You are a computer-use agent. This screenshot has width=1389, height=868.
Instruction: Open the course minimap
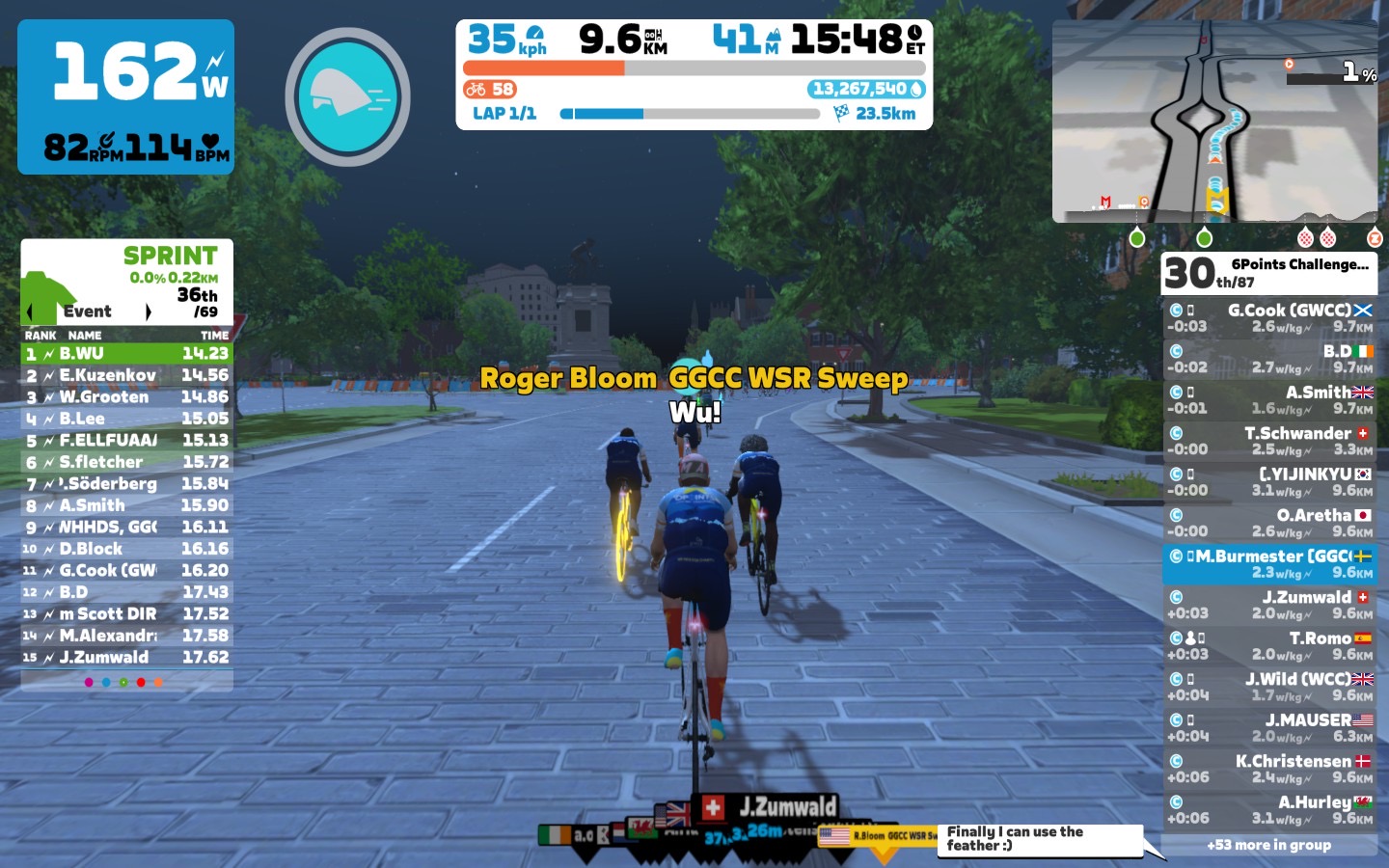[1214, 122]
